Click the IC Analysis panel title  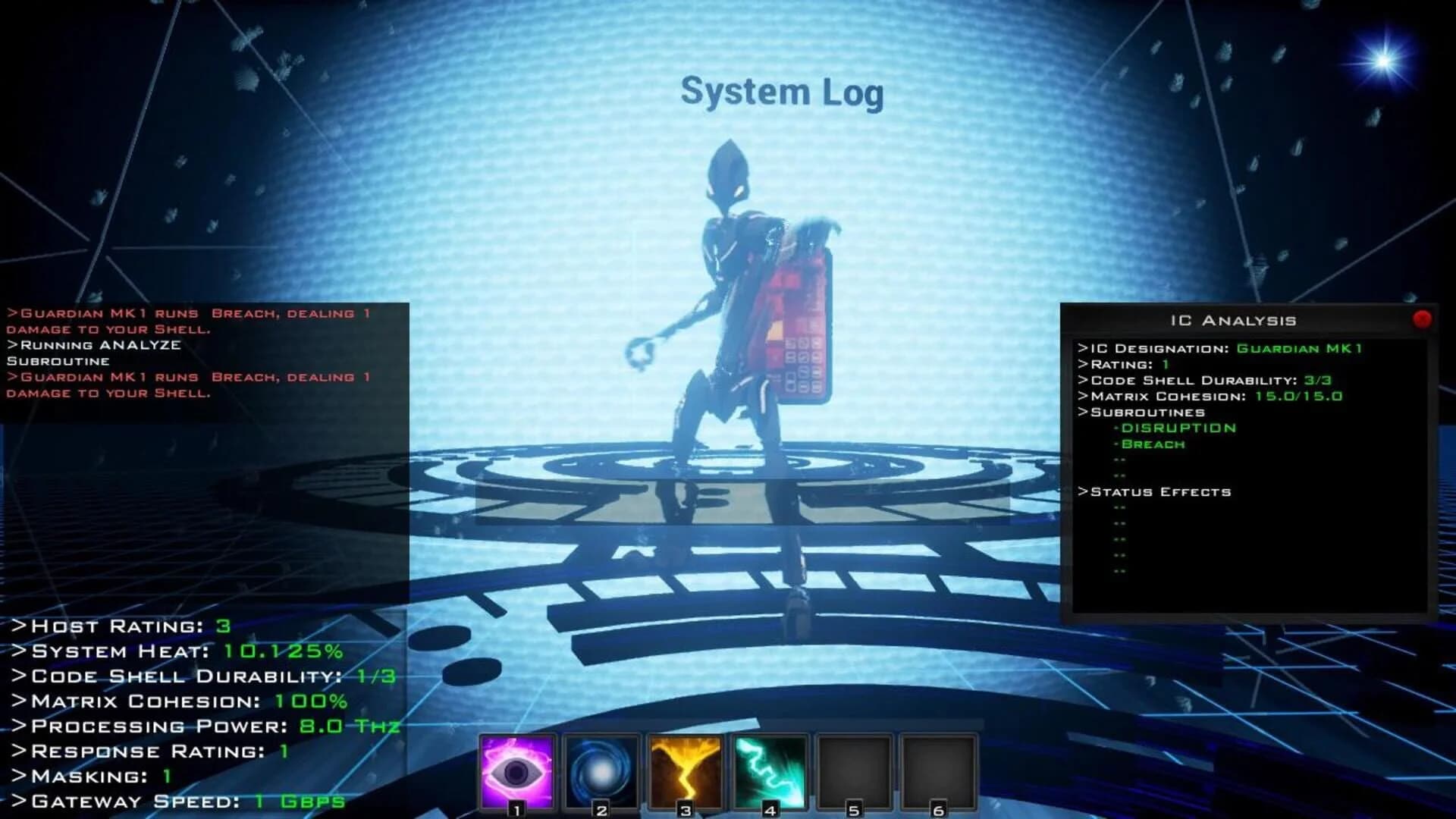(1235, 319)
